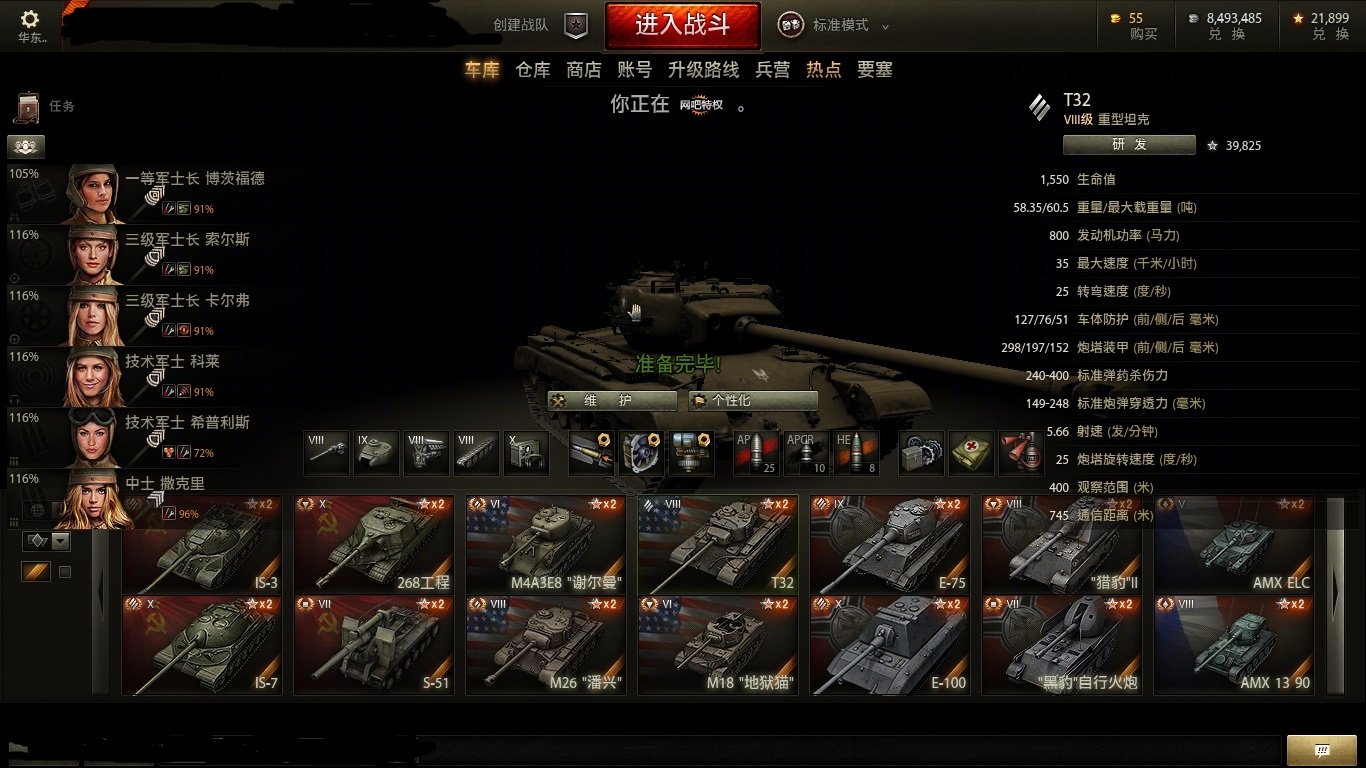Select the 268工程 tank destroyer
Image resolution: width=1366 pixels, height=768 pixels.
pyautogui.click(x=374, y=545)
